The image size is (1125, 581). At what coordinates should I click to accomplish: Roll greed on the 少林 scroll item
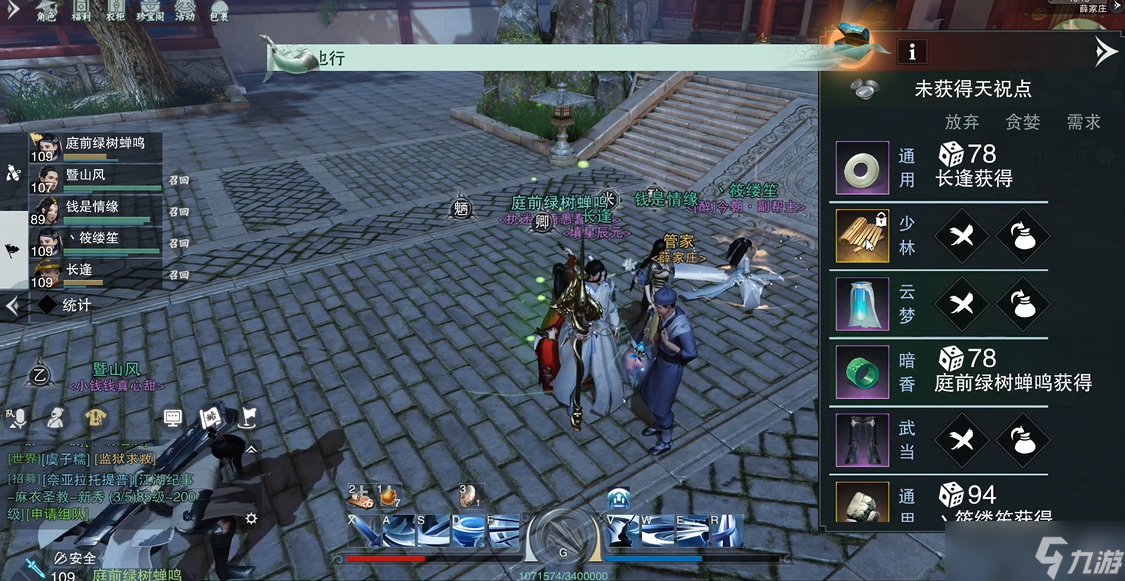pyautogui.click(x=1022, y=235)
